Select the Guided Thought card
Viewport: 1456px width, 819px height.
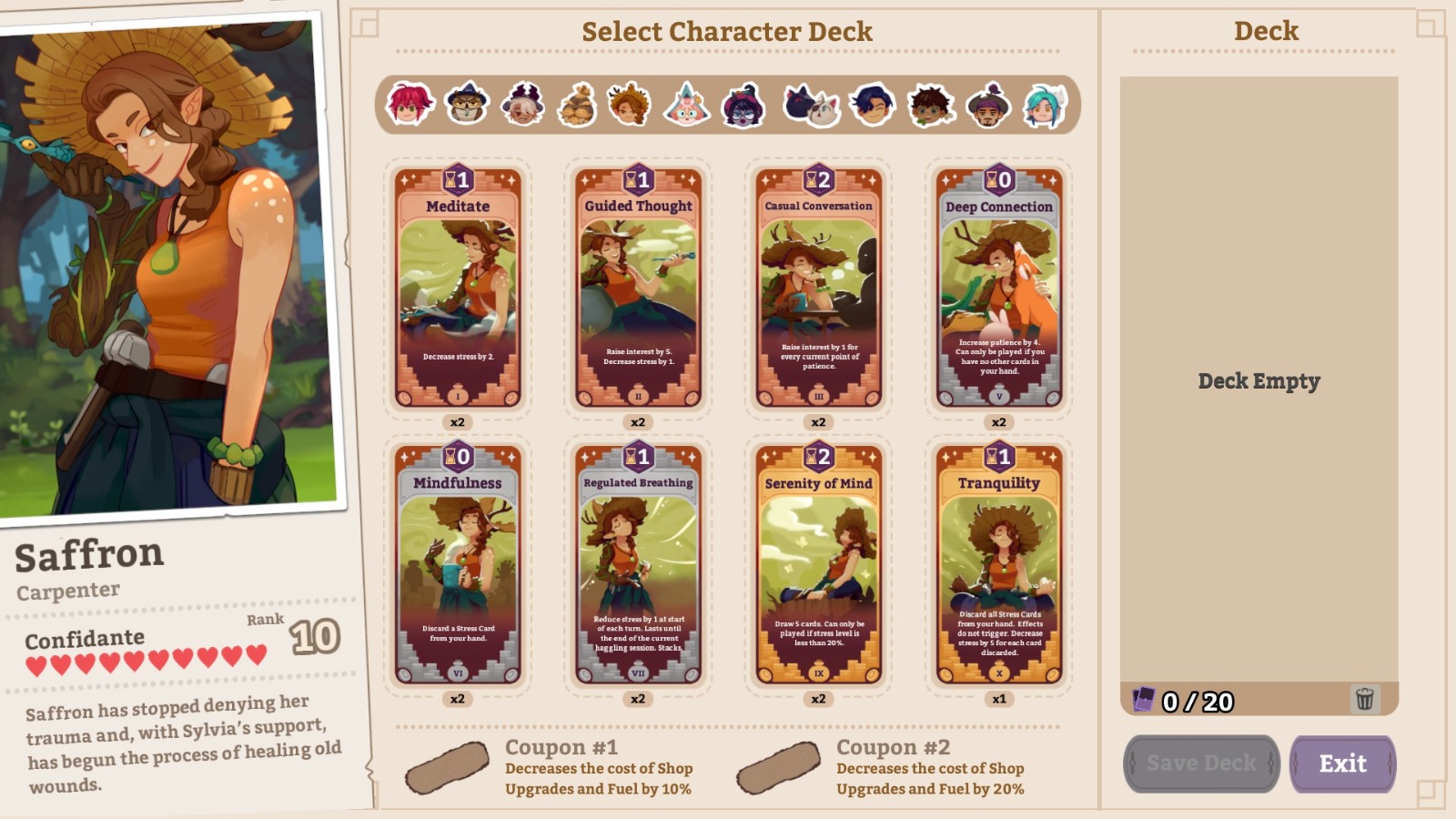[639, 287]
